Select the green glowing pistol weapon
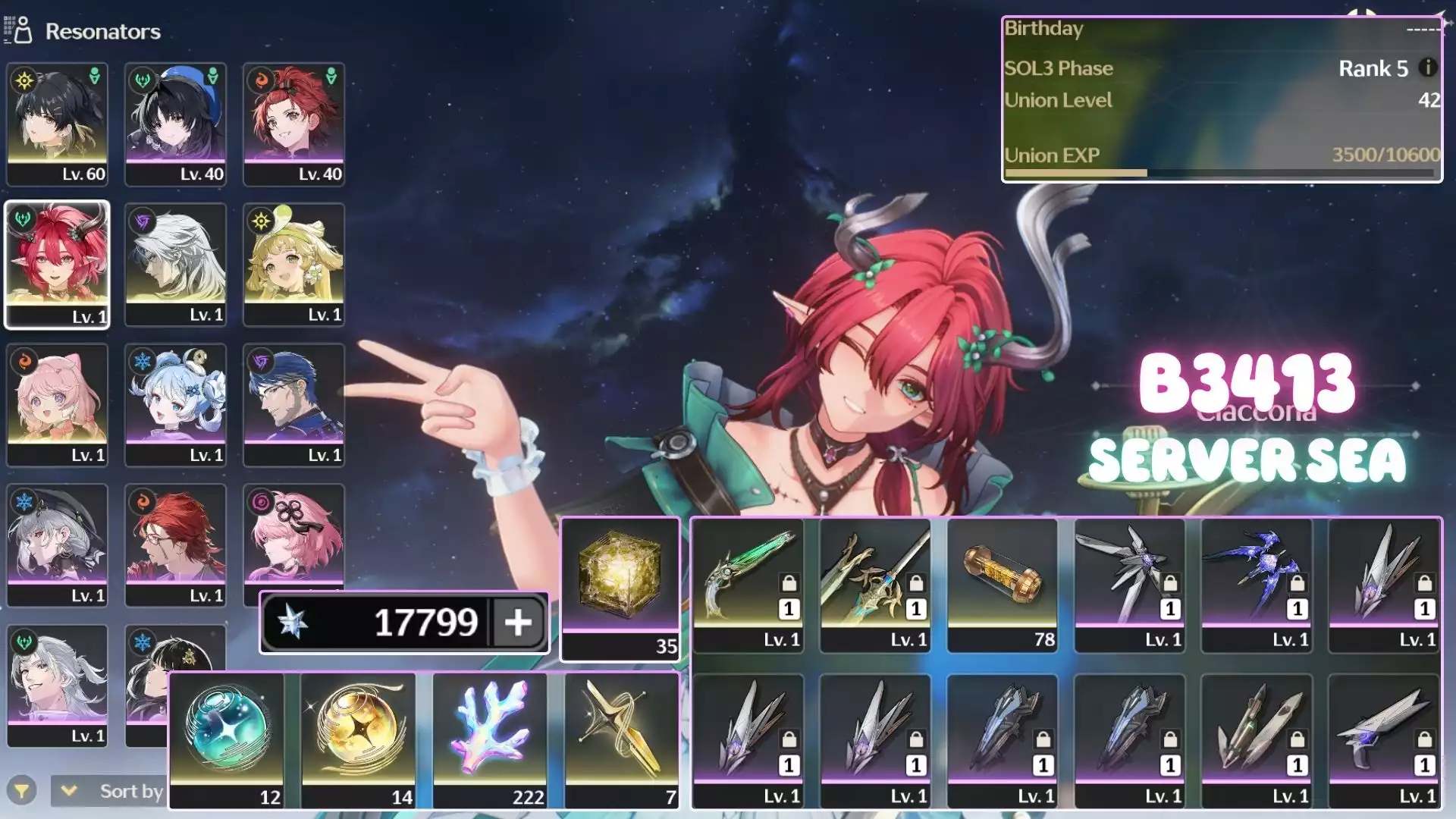 tap(748, 584)
